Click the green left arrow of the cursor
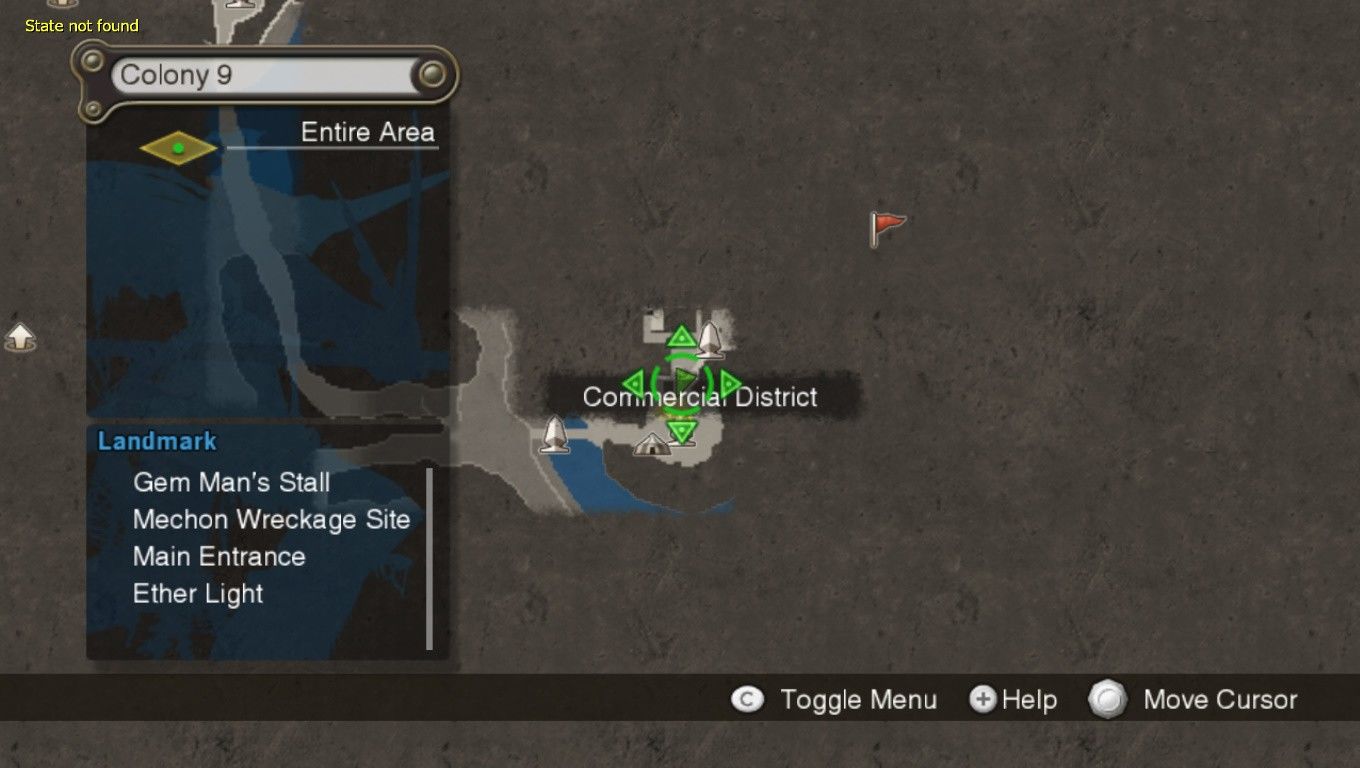This screenshot has width=1360, height=768. [x=632, y=383]
